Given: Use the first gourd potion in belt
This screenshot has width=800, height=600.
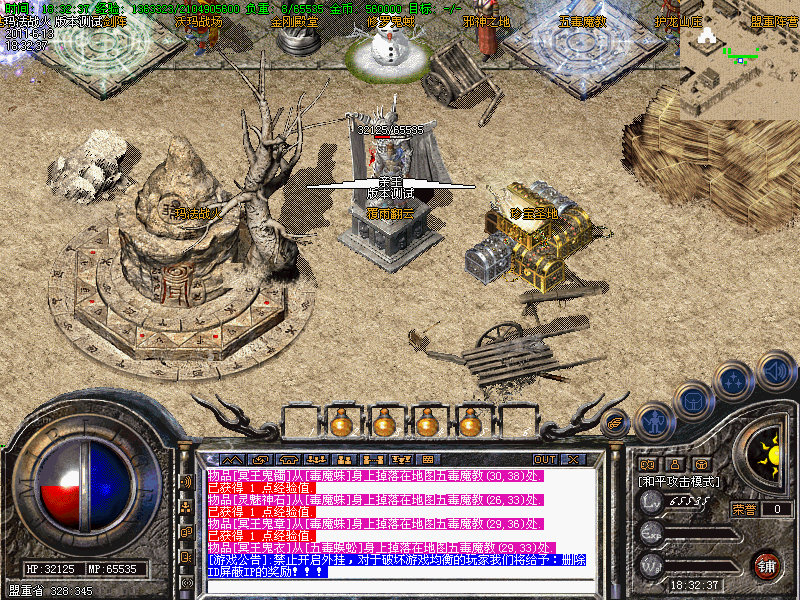Looking at the screenshot, I should coord(342,423).
